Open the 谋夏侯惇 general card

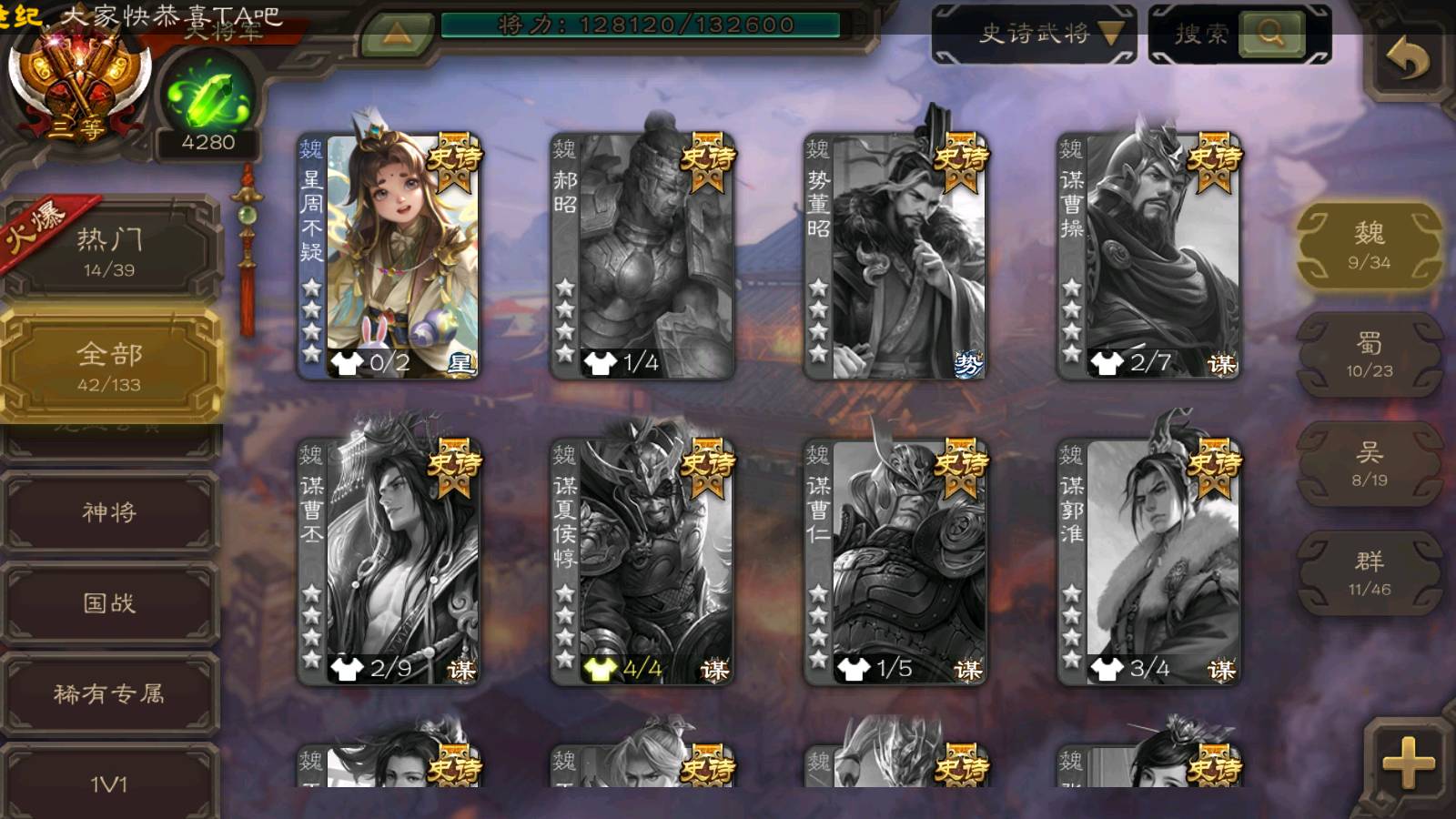(x=642, y=562)
